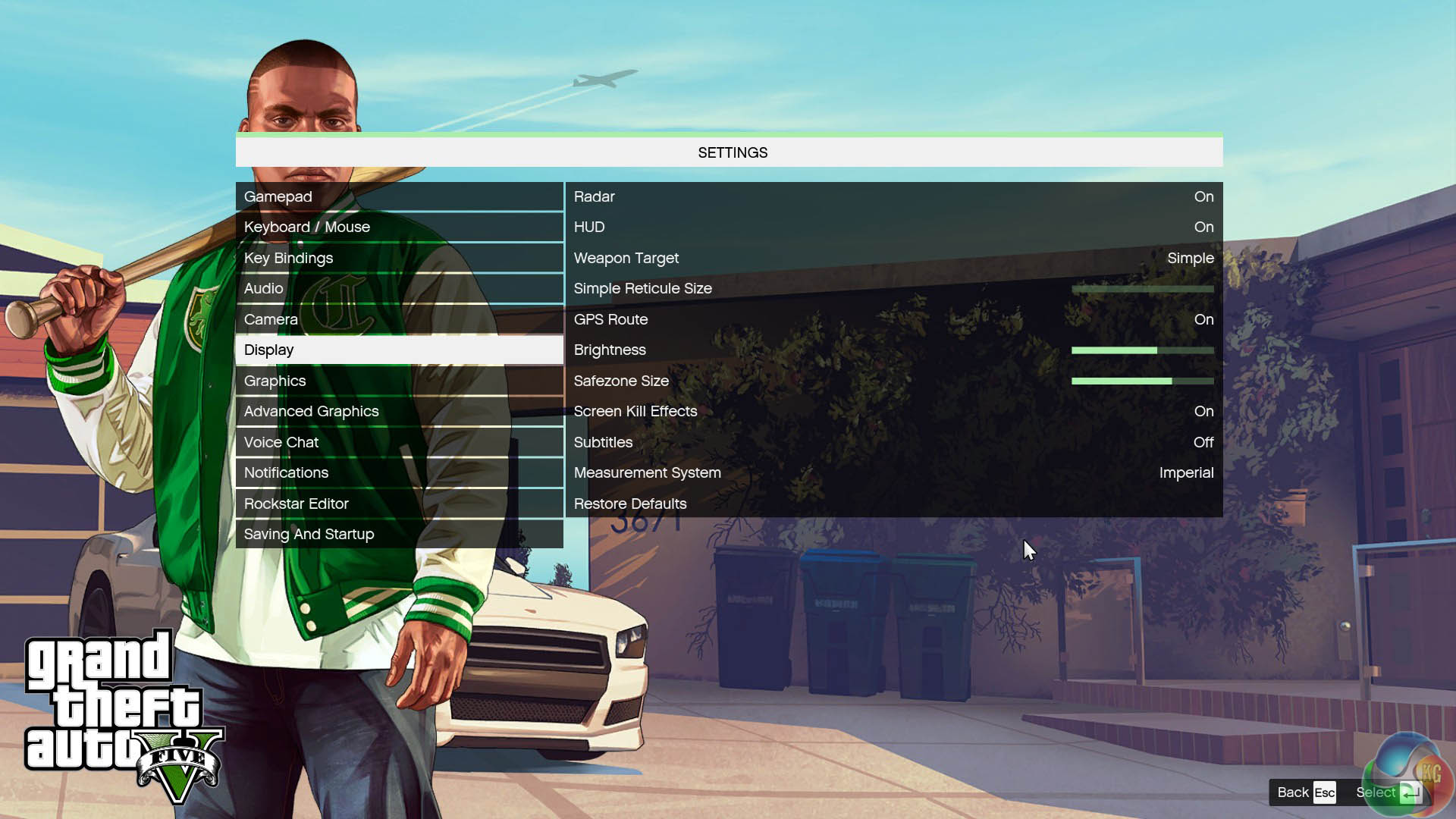The width and height of the screenshot is (1456, 819).
Task: Go to Camera settings
Action: pyautogui.click(x=399, y=319)
